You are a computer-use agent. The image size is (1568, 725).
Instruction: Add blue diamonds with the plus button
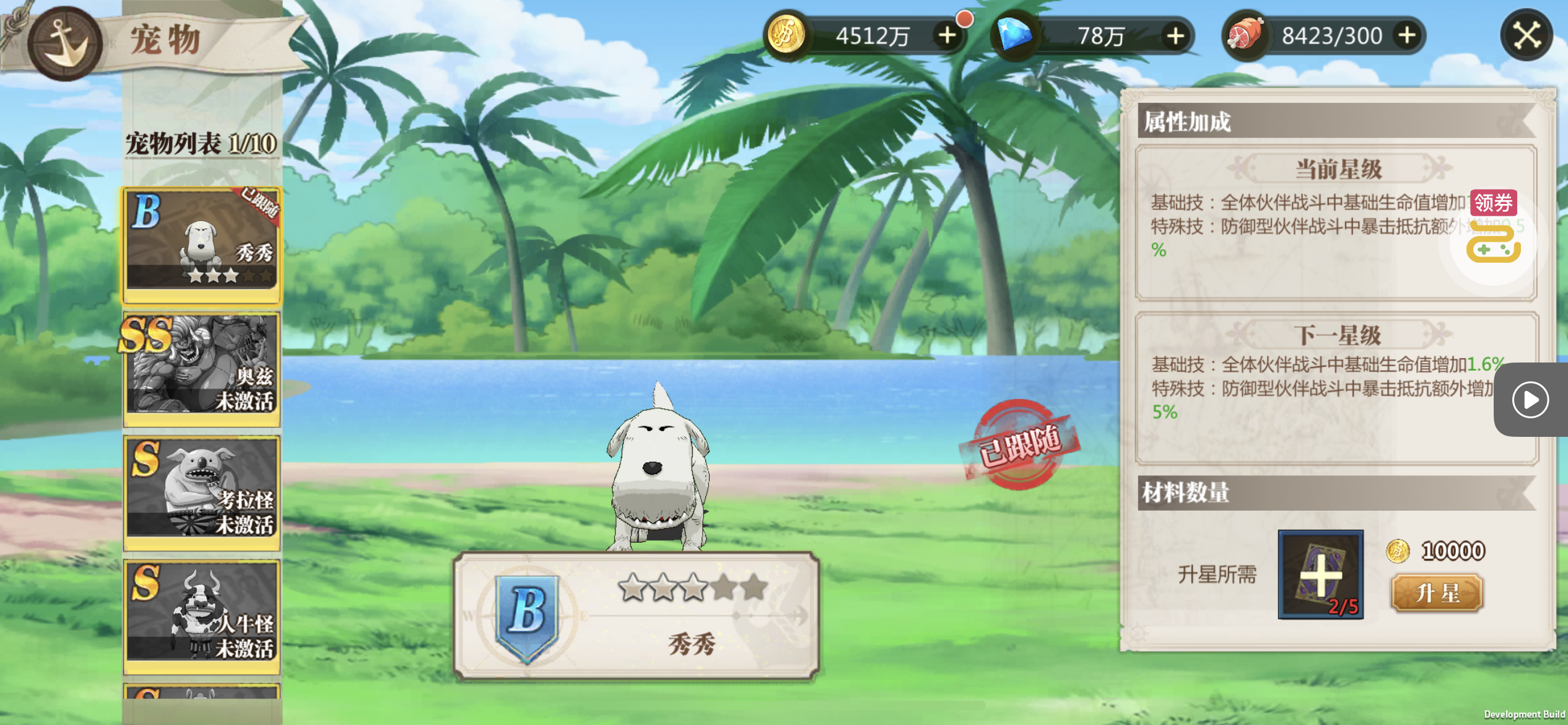(1175, 35)
